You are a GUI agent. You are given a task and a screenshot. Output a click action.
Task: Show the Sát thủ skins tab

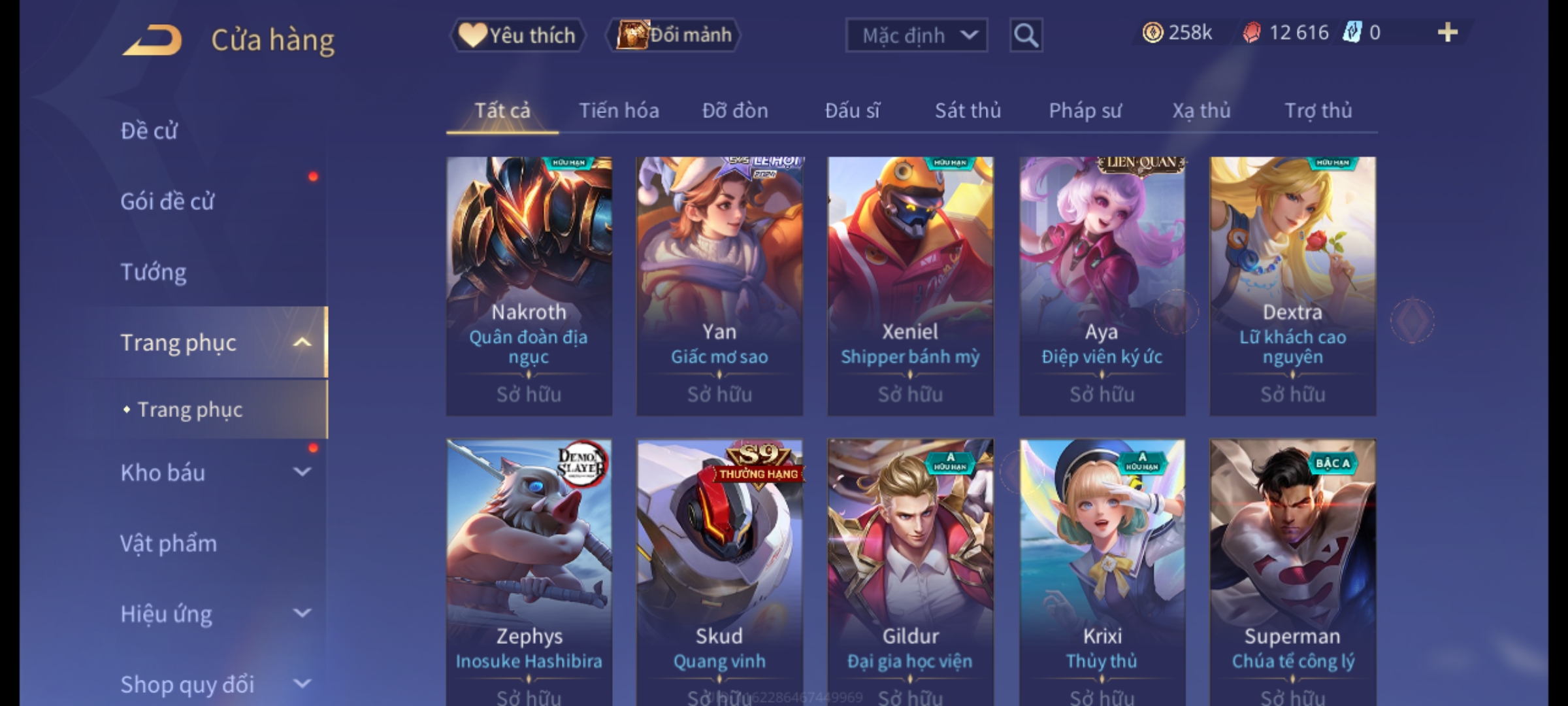(x=968, y=110)
